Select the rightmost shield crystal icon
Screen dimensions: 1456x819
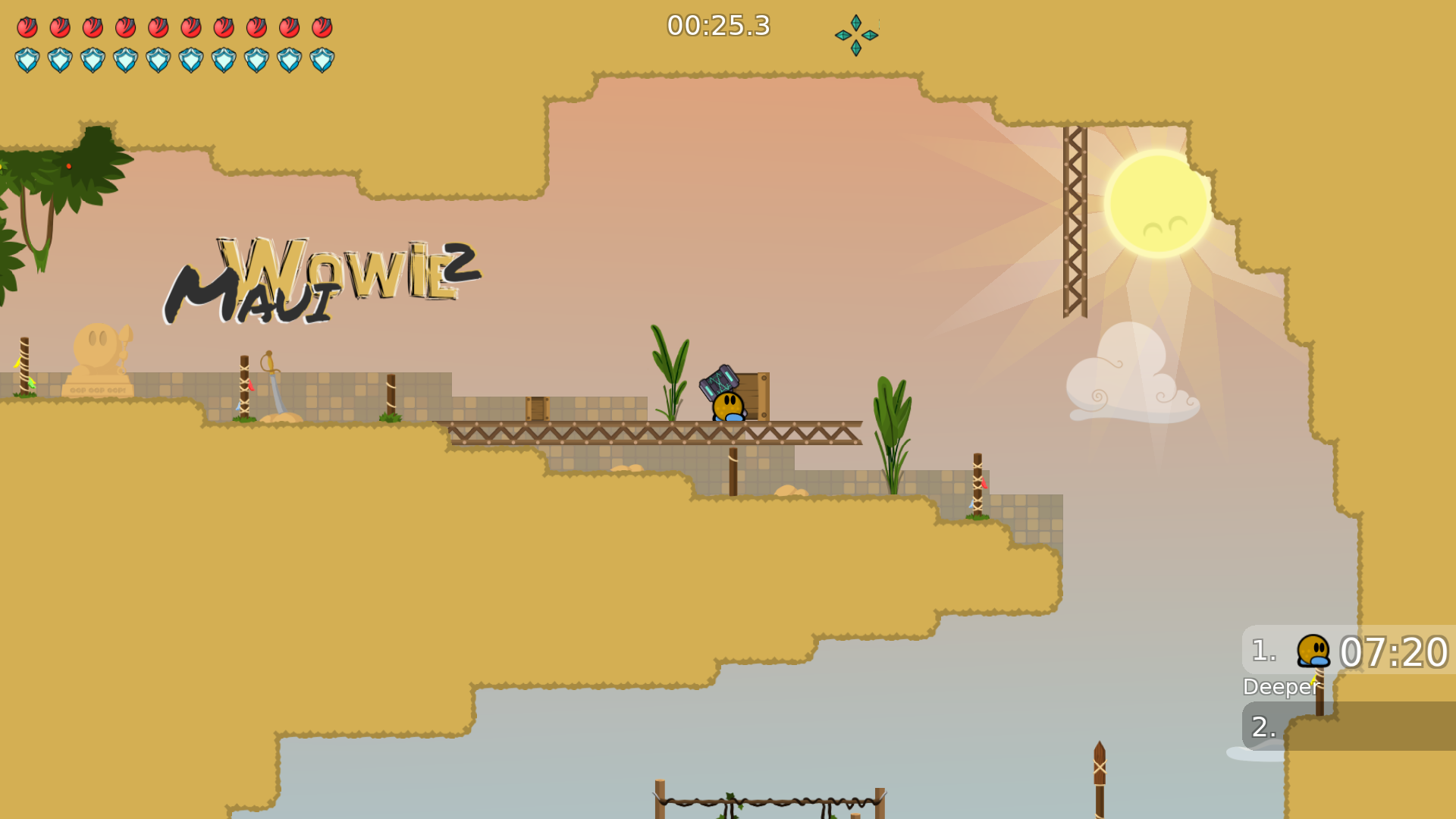322,59
